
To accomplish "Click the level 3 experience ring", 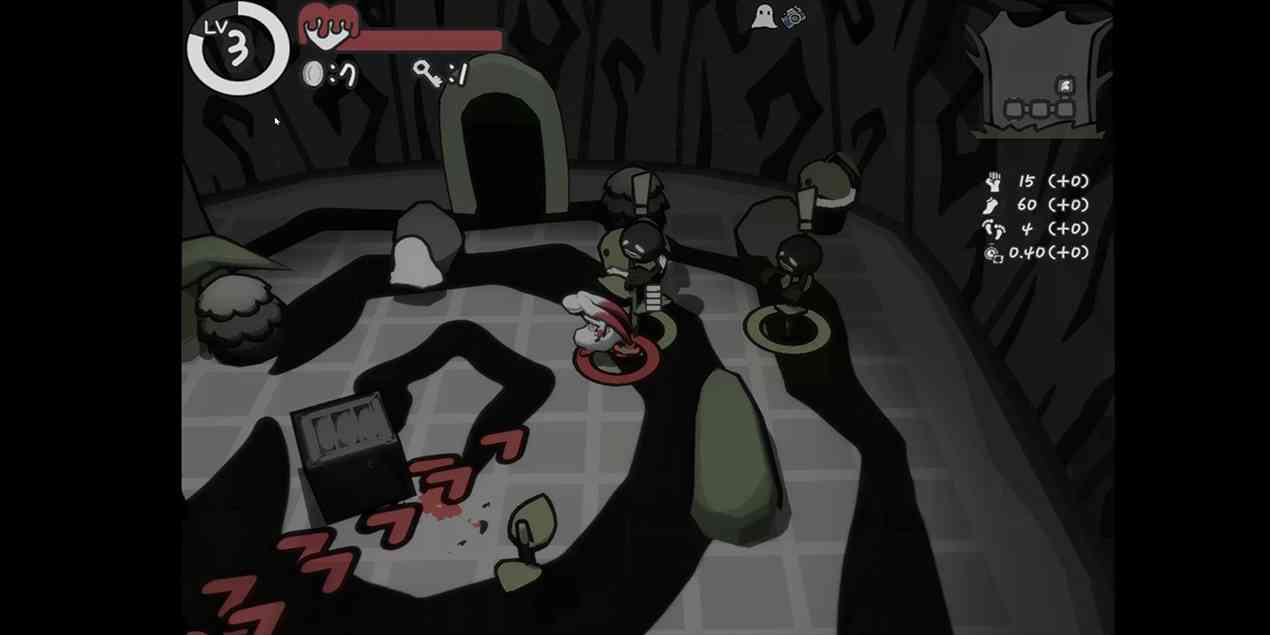I will (x=237, y=47).
